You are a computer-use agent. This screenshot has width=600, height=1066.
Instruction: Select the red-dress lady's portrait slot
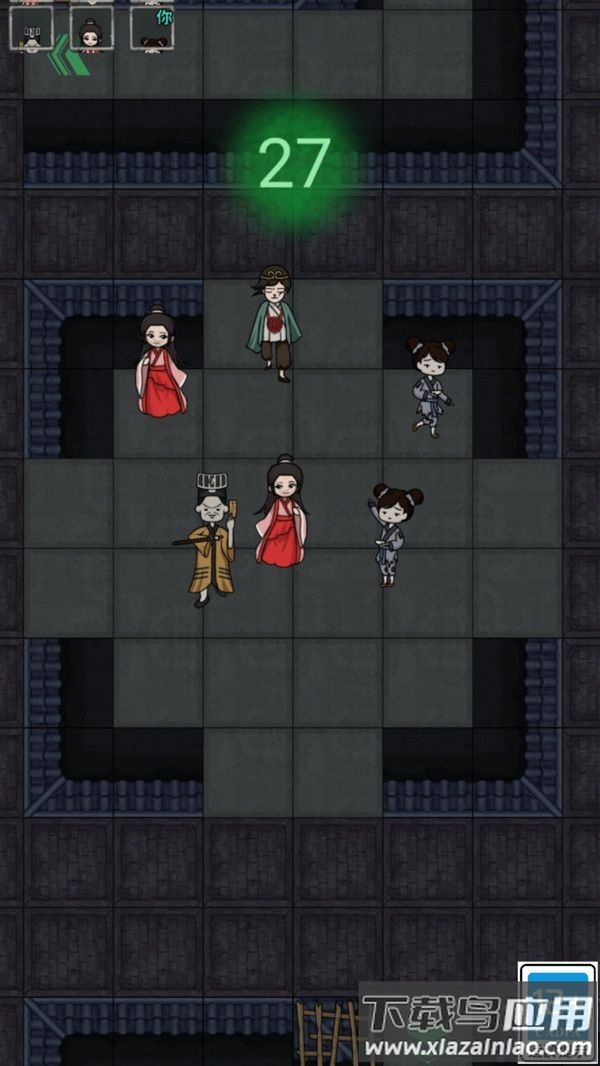(91, 28)
